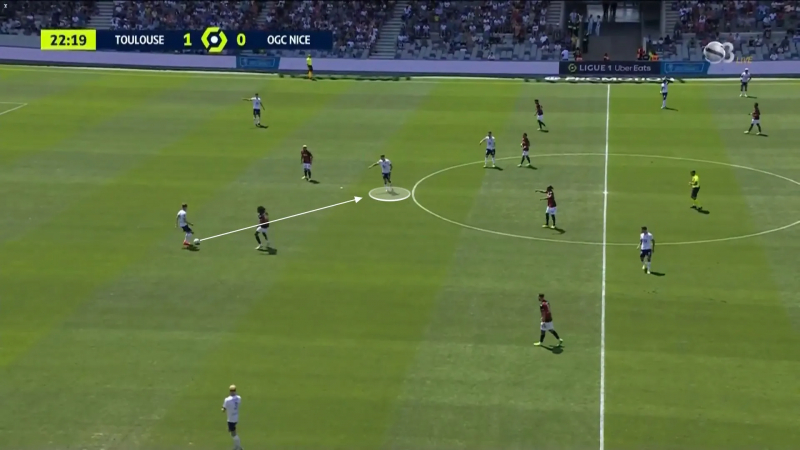Click the small X in the corner
This screenshot has height=450, width=800.
(x=5, y=5)
